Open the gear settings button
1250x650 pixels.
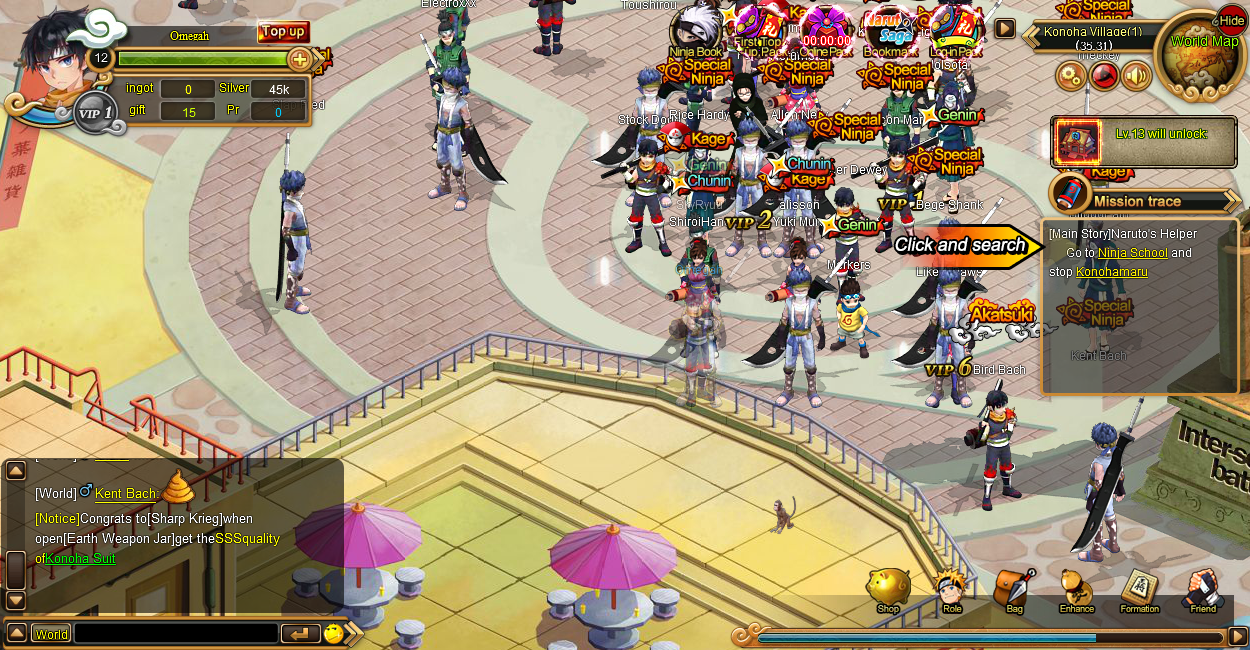[x=1071, y=76]
